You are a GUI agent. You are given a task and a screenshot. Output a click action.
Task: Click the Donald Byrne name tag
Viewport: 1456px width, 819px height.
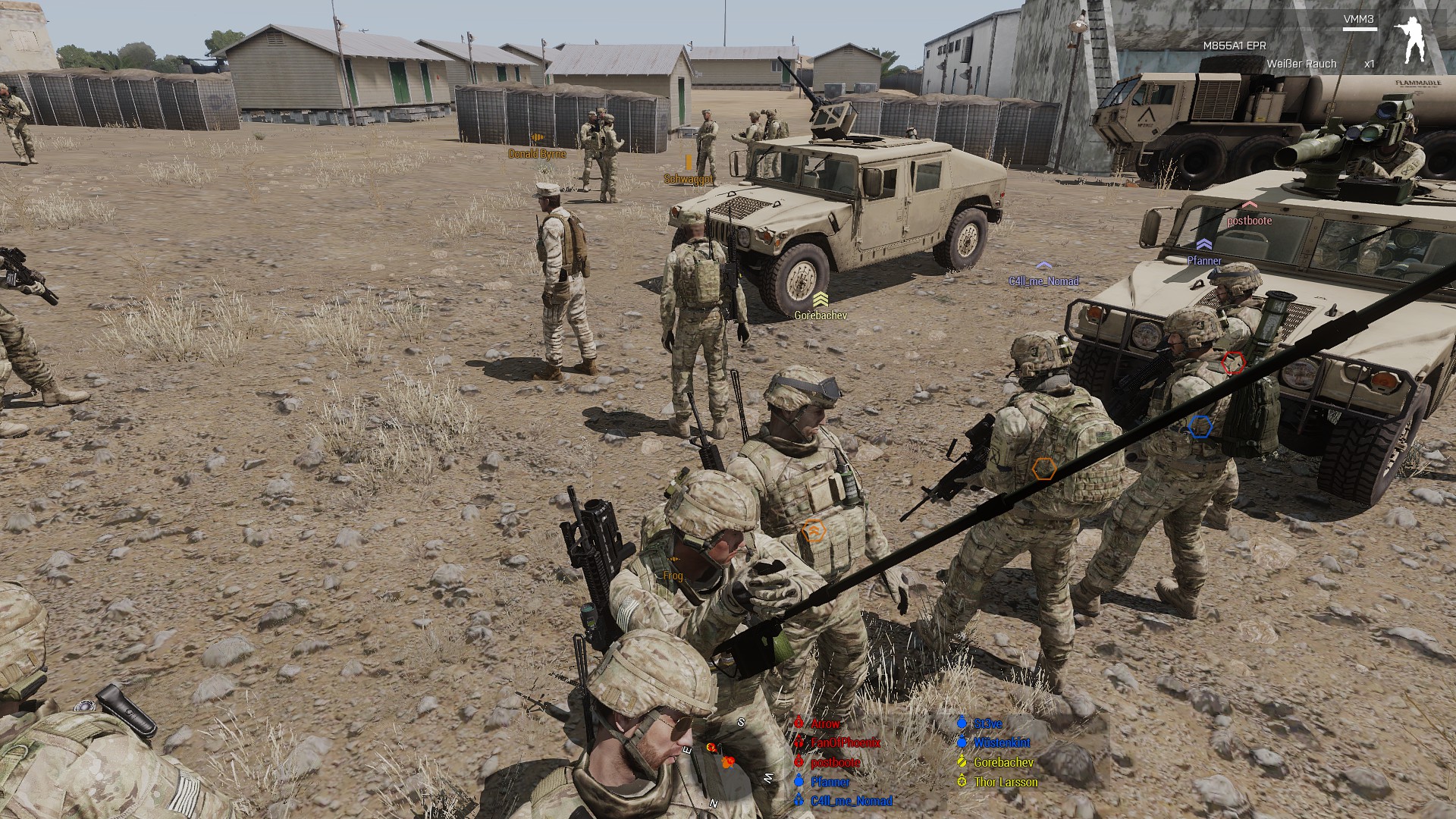(x=537, y=154)
